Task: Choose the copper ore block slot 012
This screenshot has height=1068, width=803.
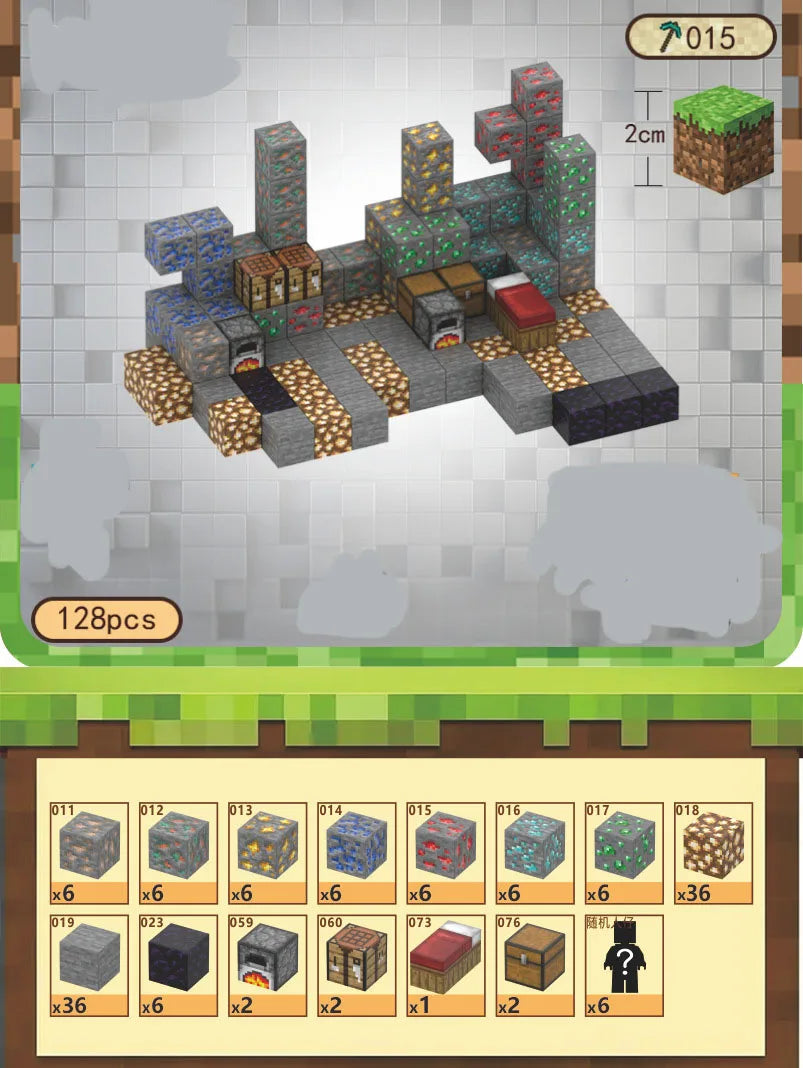Action: [x=178, y=853]
